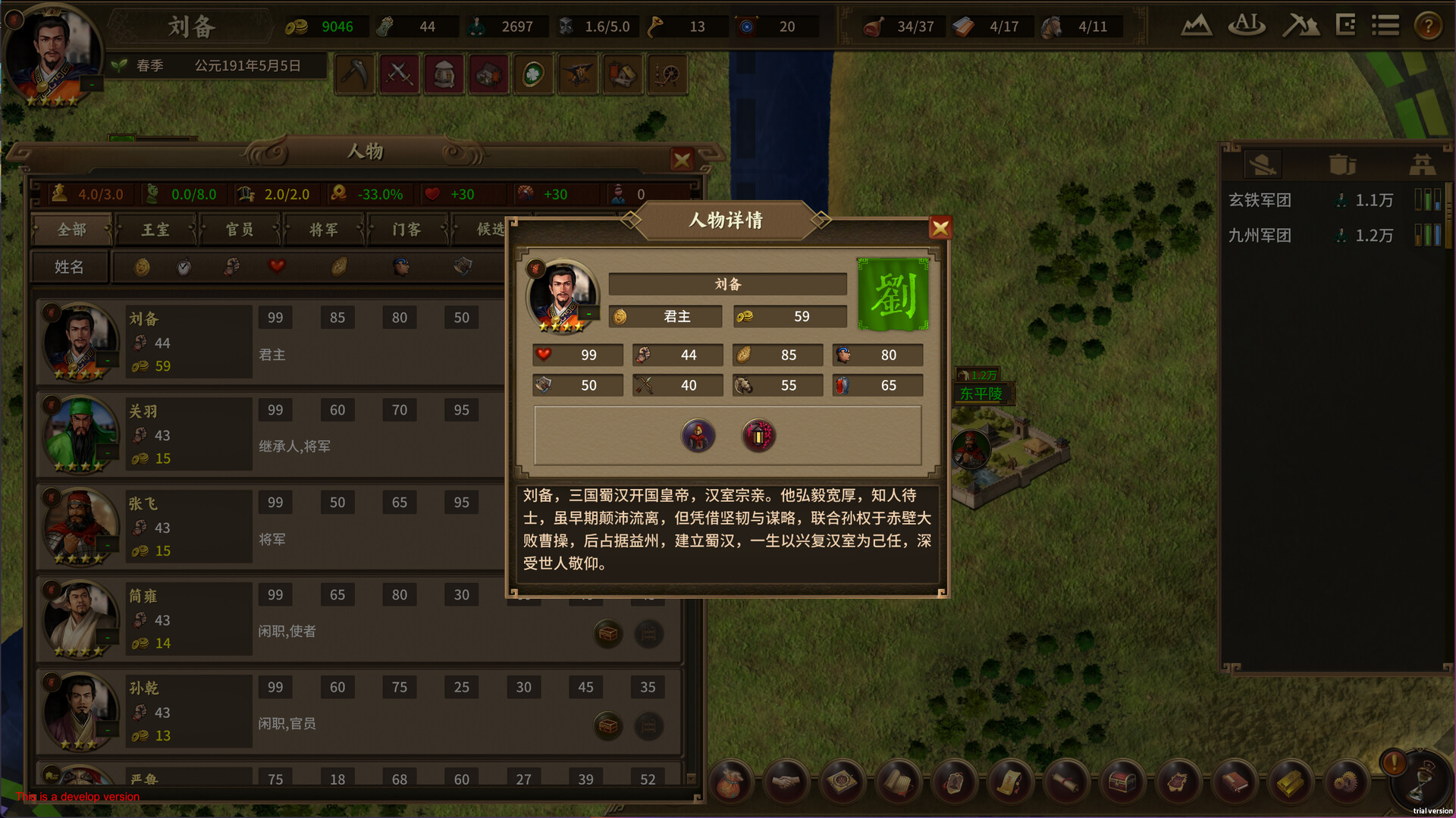Select the 全部 all-characters tab
1456x818 pixels.
(x=72, y=230)
